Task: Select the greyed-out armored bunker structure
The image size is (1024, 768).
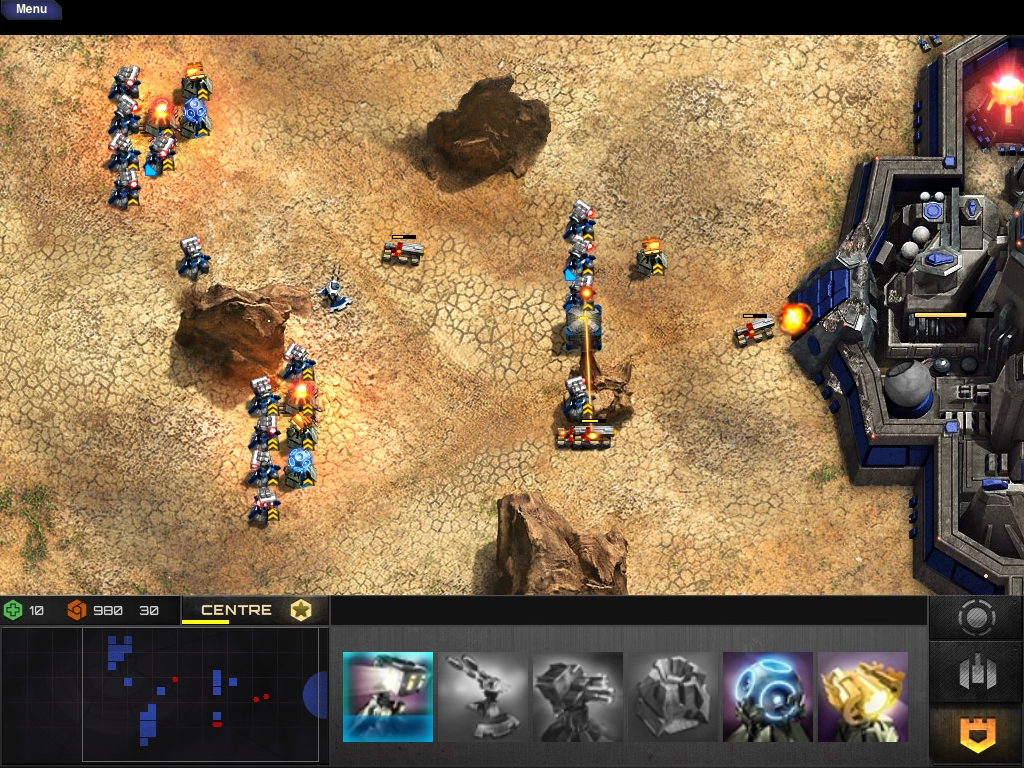Action: coord(673,697)
